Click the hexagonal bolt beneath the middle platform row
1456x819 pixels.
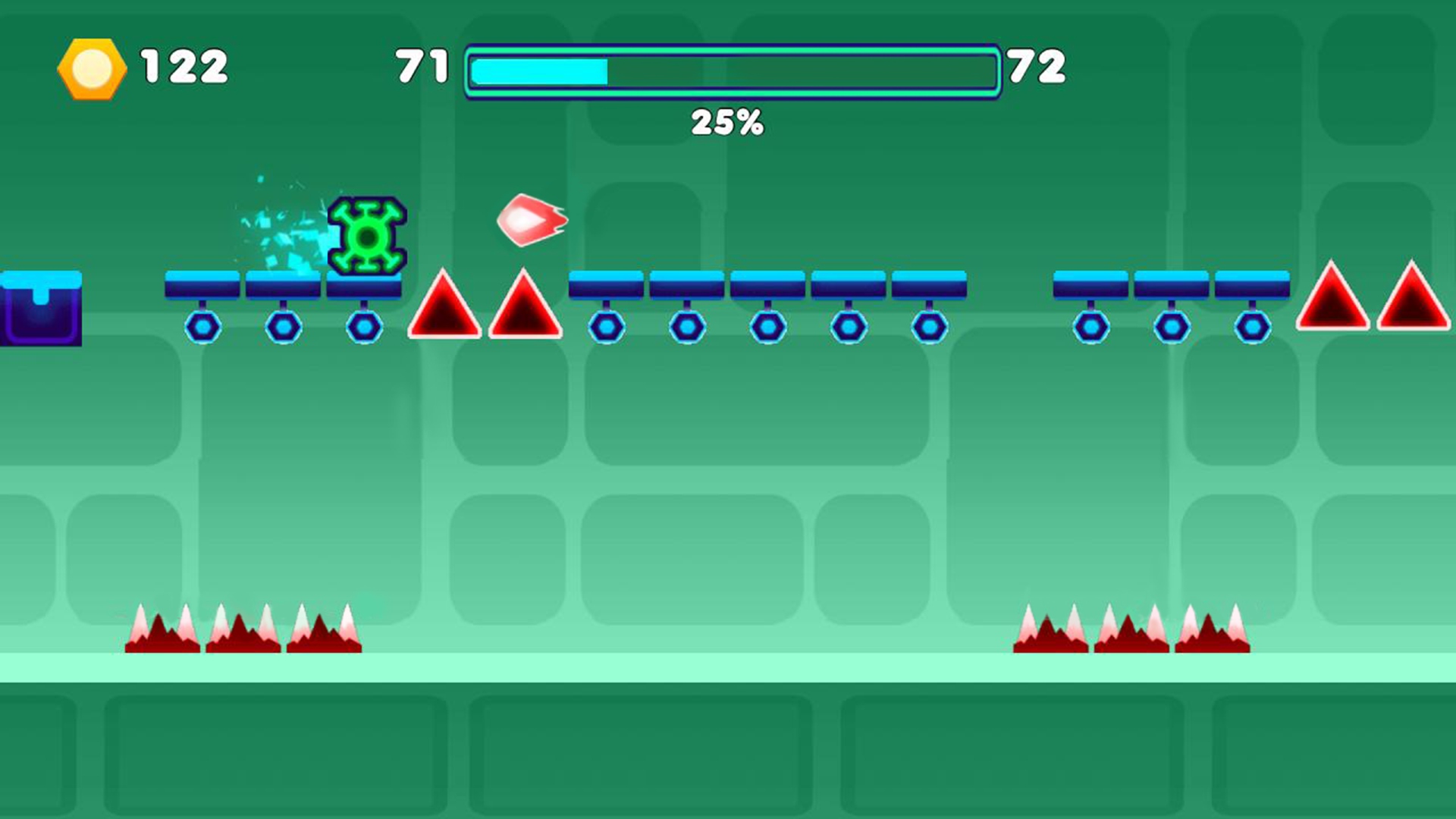point(767,328)
